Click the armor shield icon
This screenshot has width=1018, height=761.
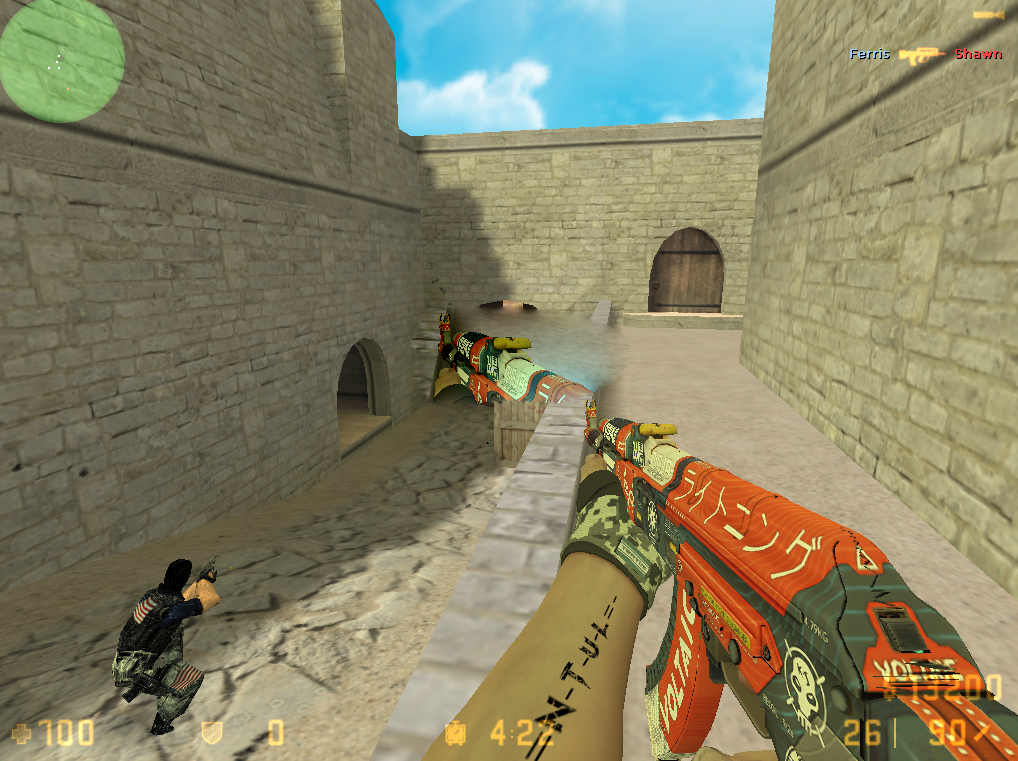tap(212, 735)
